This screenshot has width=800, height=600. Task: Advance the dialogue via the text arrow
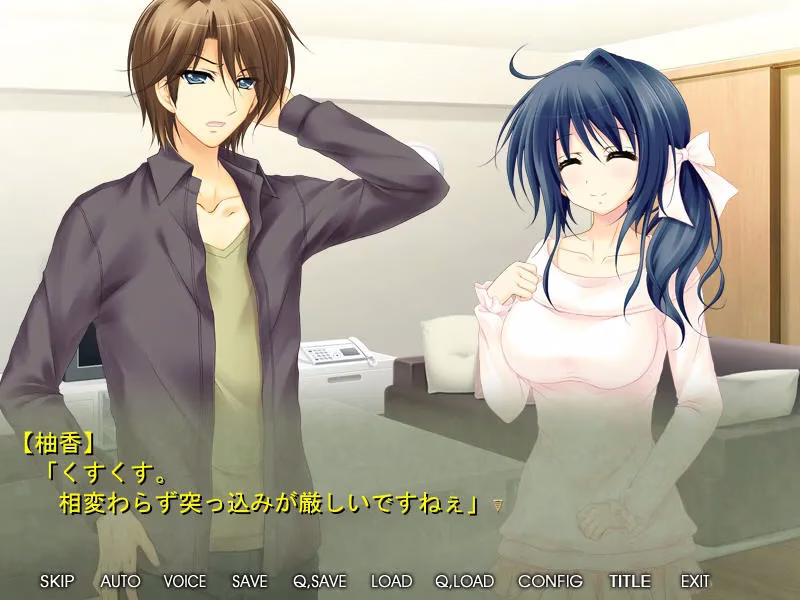point(497,507)
